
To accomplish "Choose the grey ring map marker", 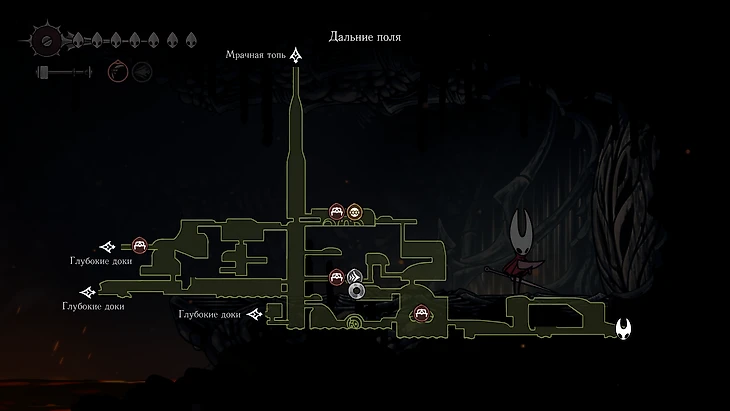I will (357, 291).
